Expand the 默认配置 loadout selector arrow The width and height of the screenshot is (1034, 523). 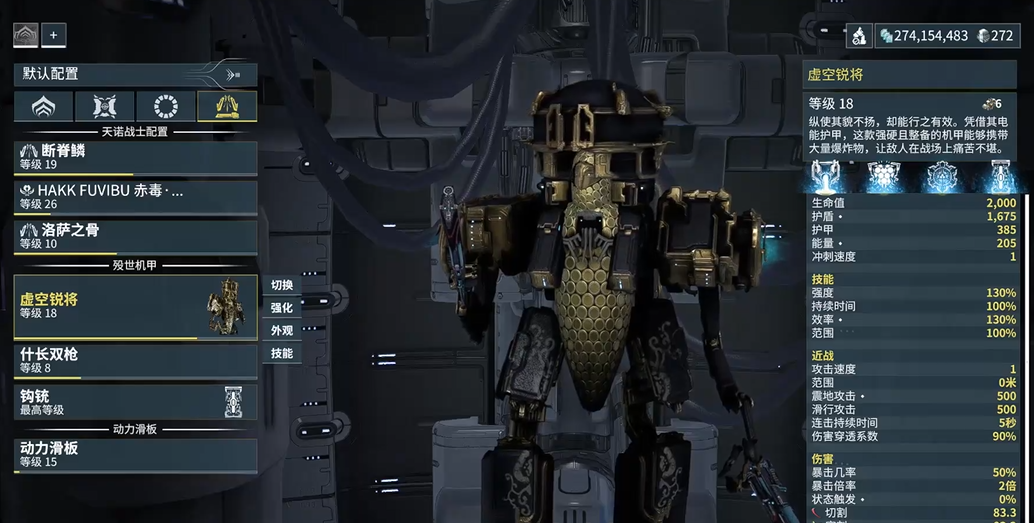(x=233, y=74)
